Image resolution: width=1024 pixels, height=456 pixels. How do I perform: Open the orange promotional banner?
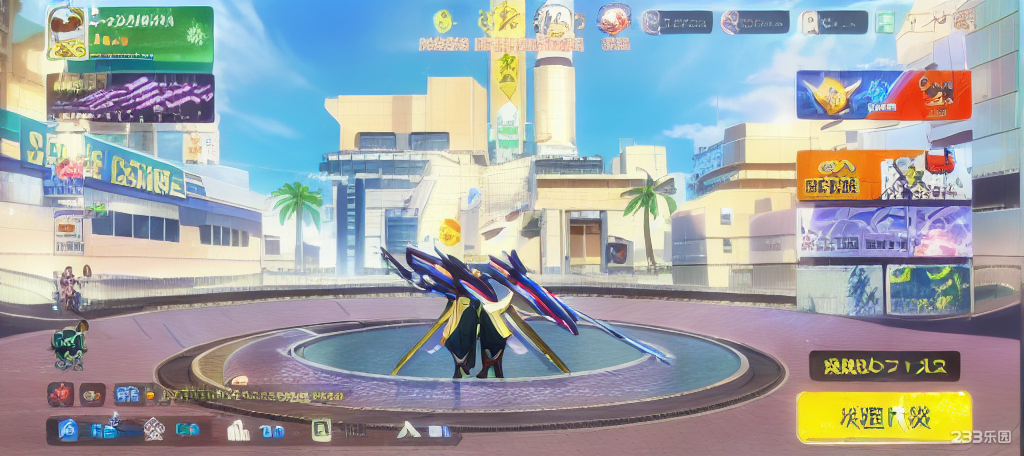pyautogui.click(x=883, y=175)
